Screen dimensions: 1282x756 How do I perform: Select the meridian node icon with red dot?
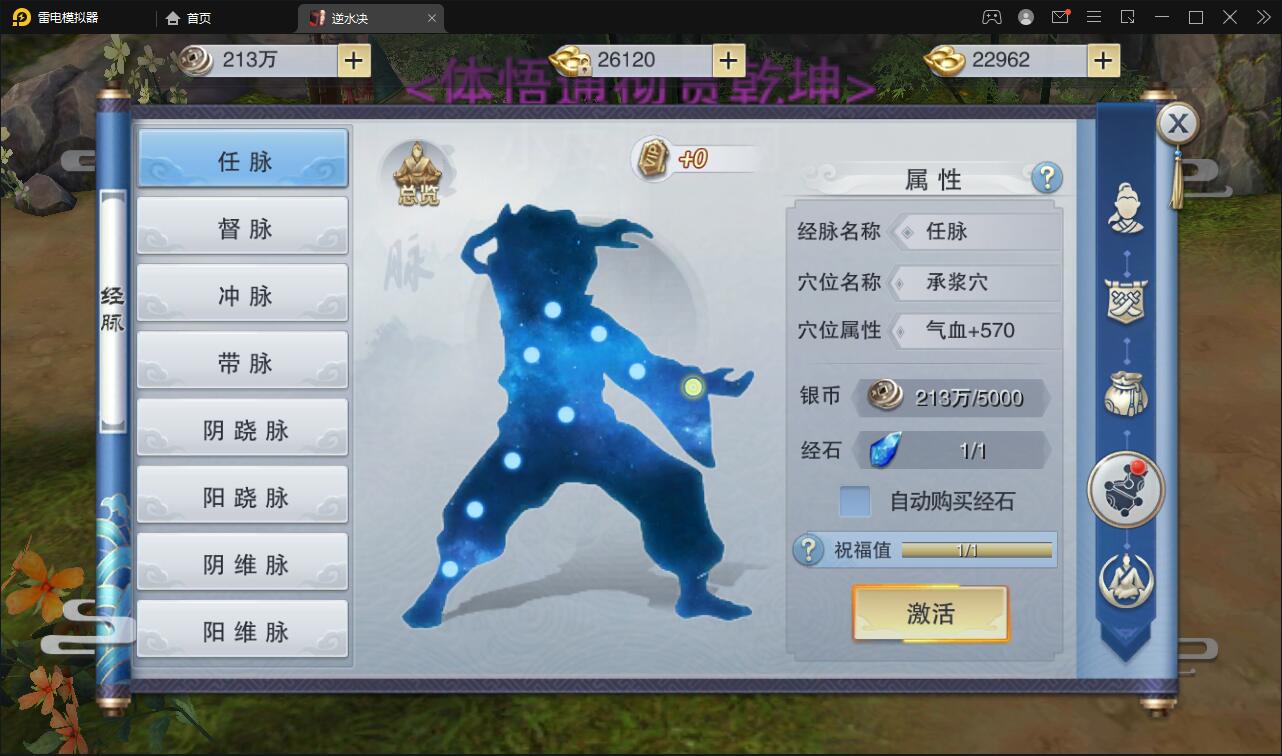tap(1124, 489)
